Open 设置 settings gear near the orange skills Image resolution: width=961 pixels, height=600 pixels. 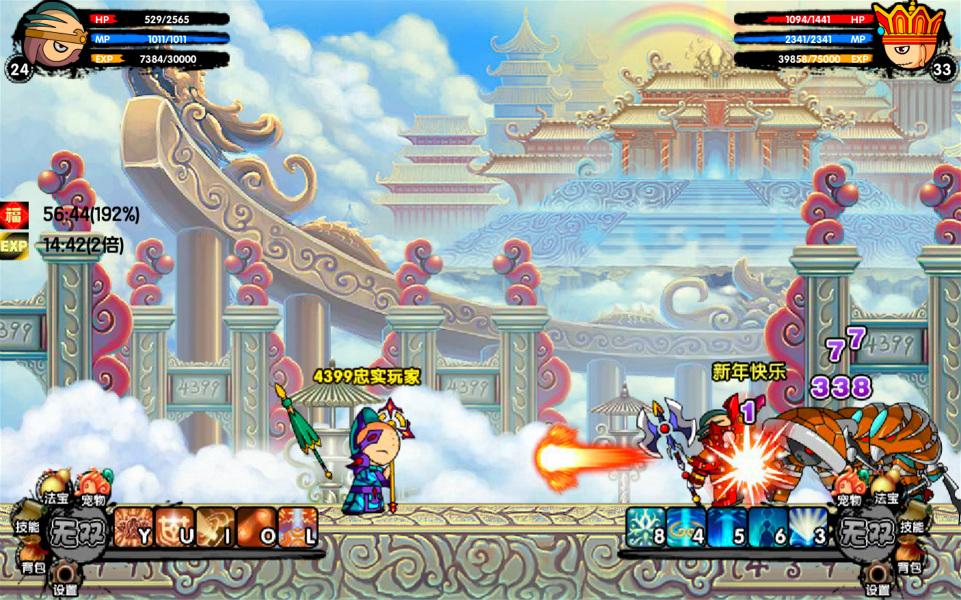66,579
